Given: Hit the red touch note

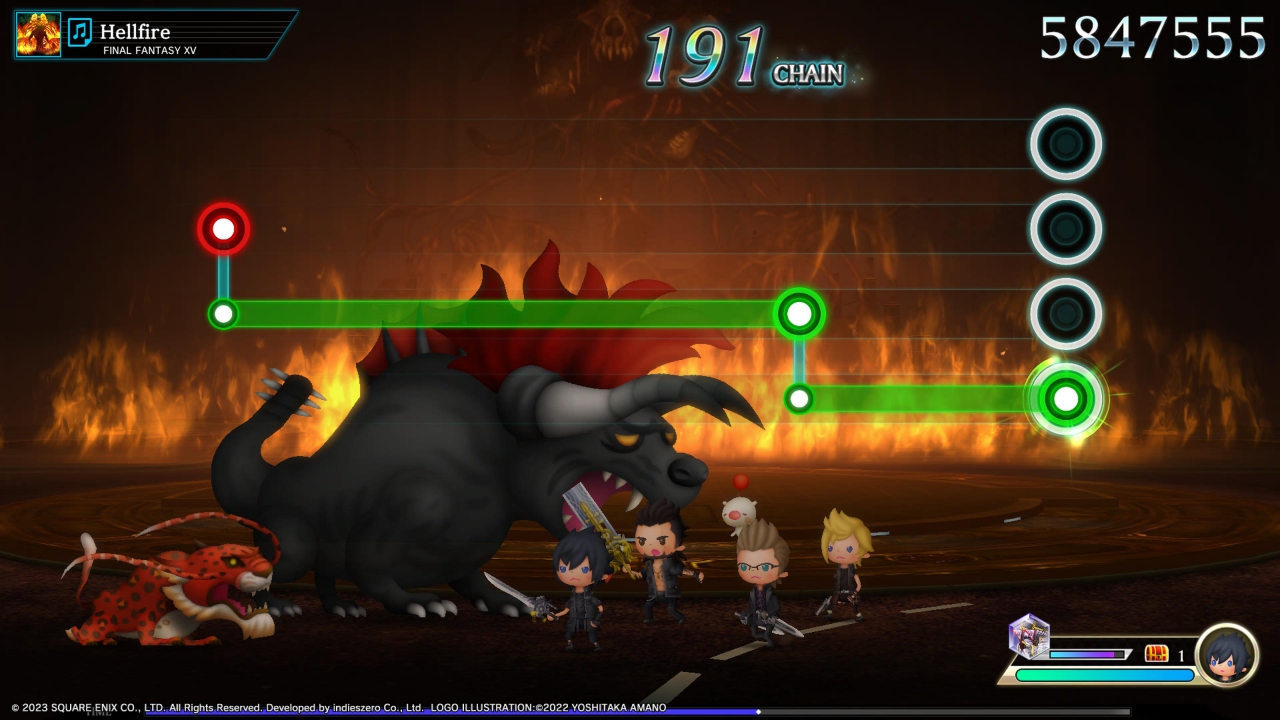Looking at the screenshot, I should tap(223, 229).
